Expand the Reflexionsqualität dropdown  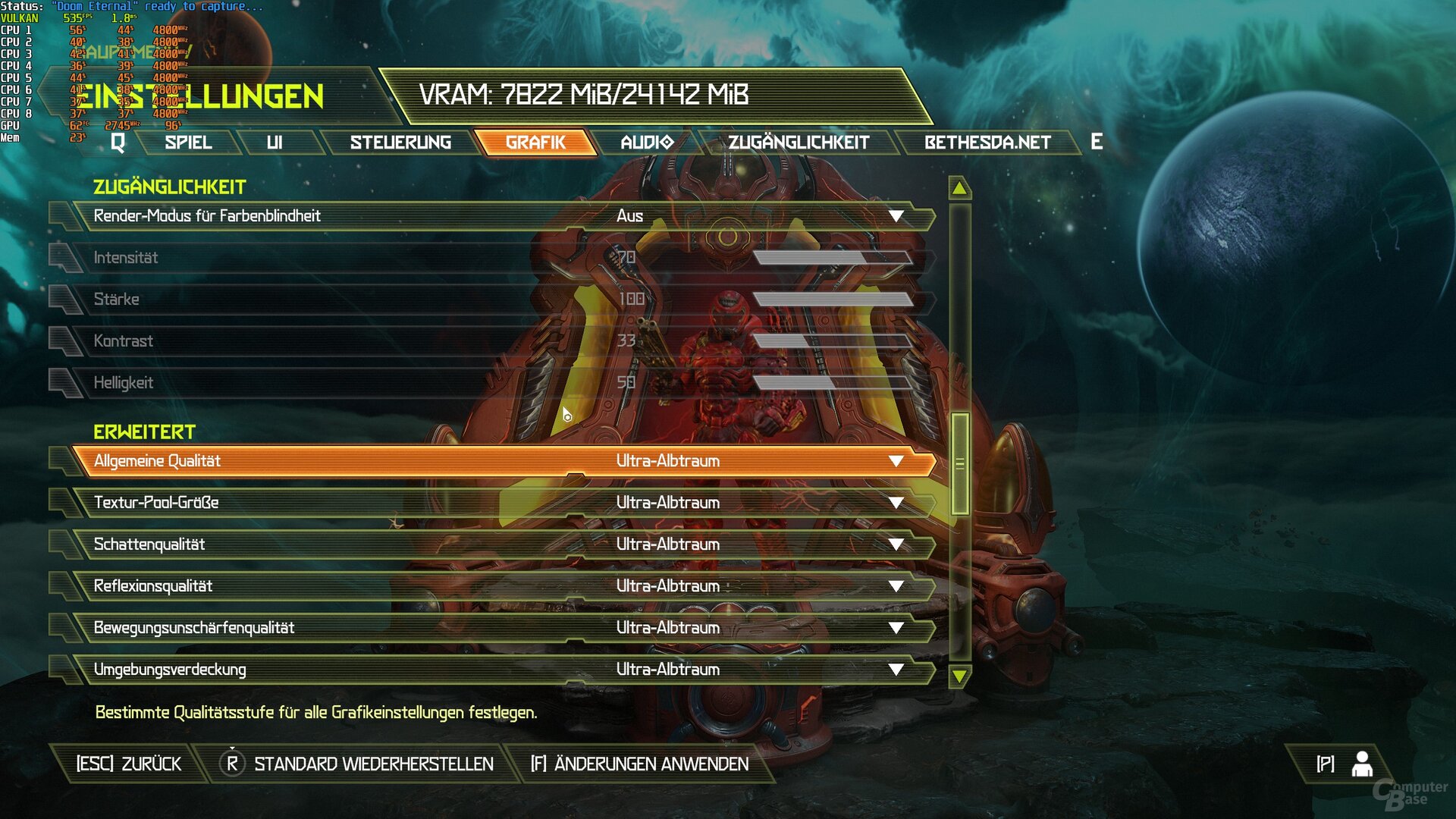click(x=896, y=586)
